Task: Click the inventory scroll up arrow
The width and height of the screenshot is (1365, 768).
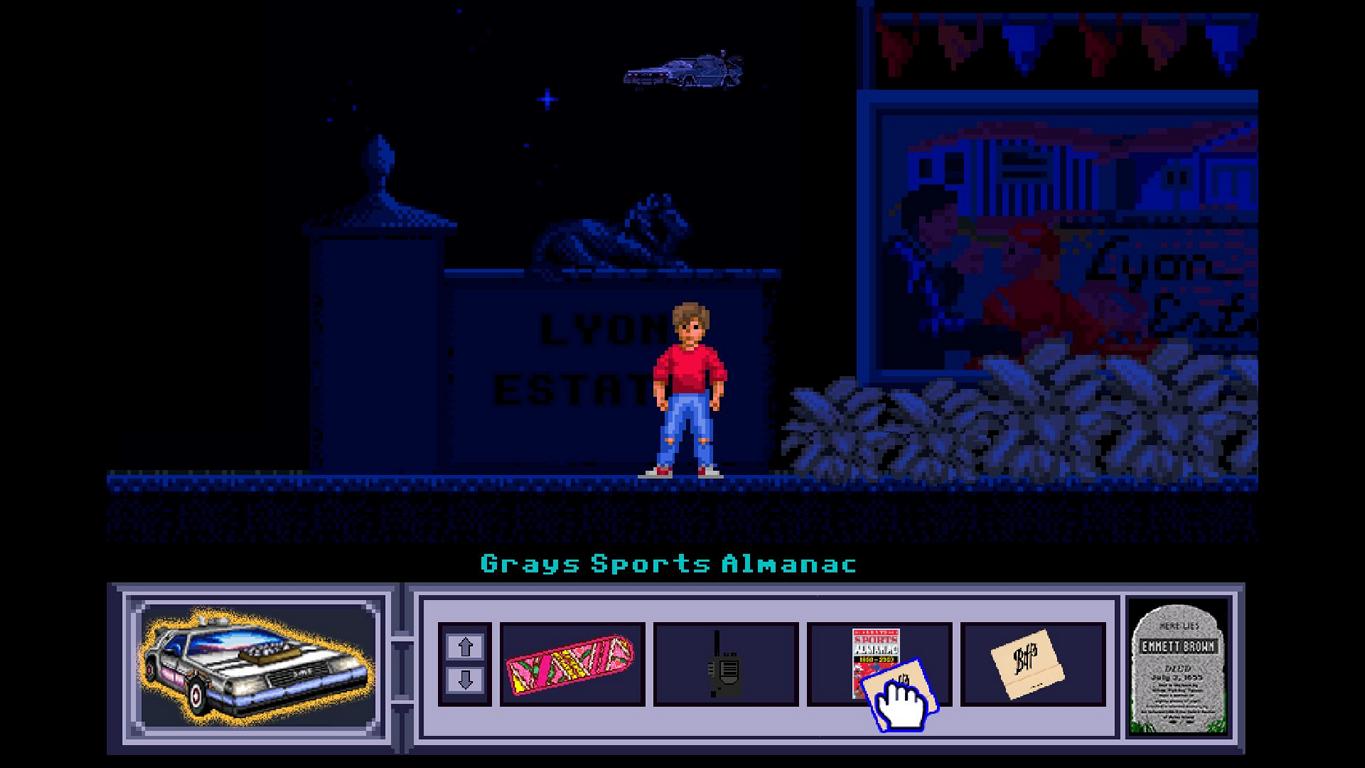Action: coord(465,647)
